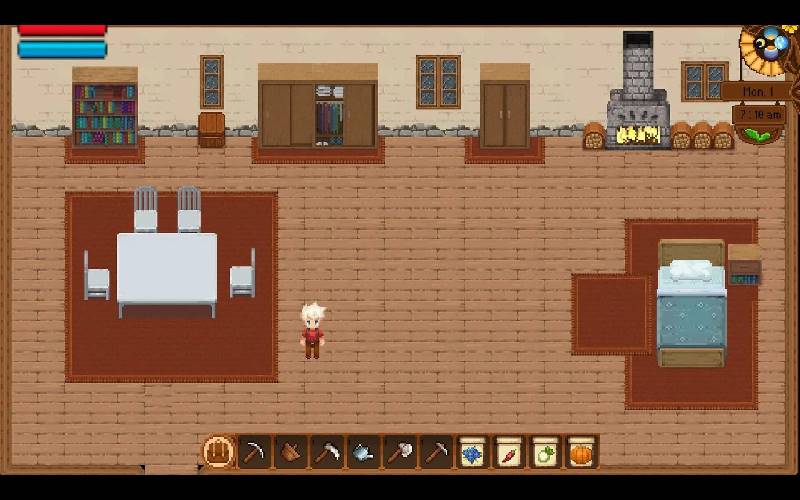Pick the blue flower seed bag
The width and height of the screenshot is (800, 500).
point(472,452)
